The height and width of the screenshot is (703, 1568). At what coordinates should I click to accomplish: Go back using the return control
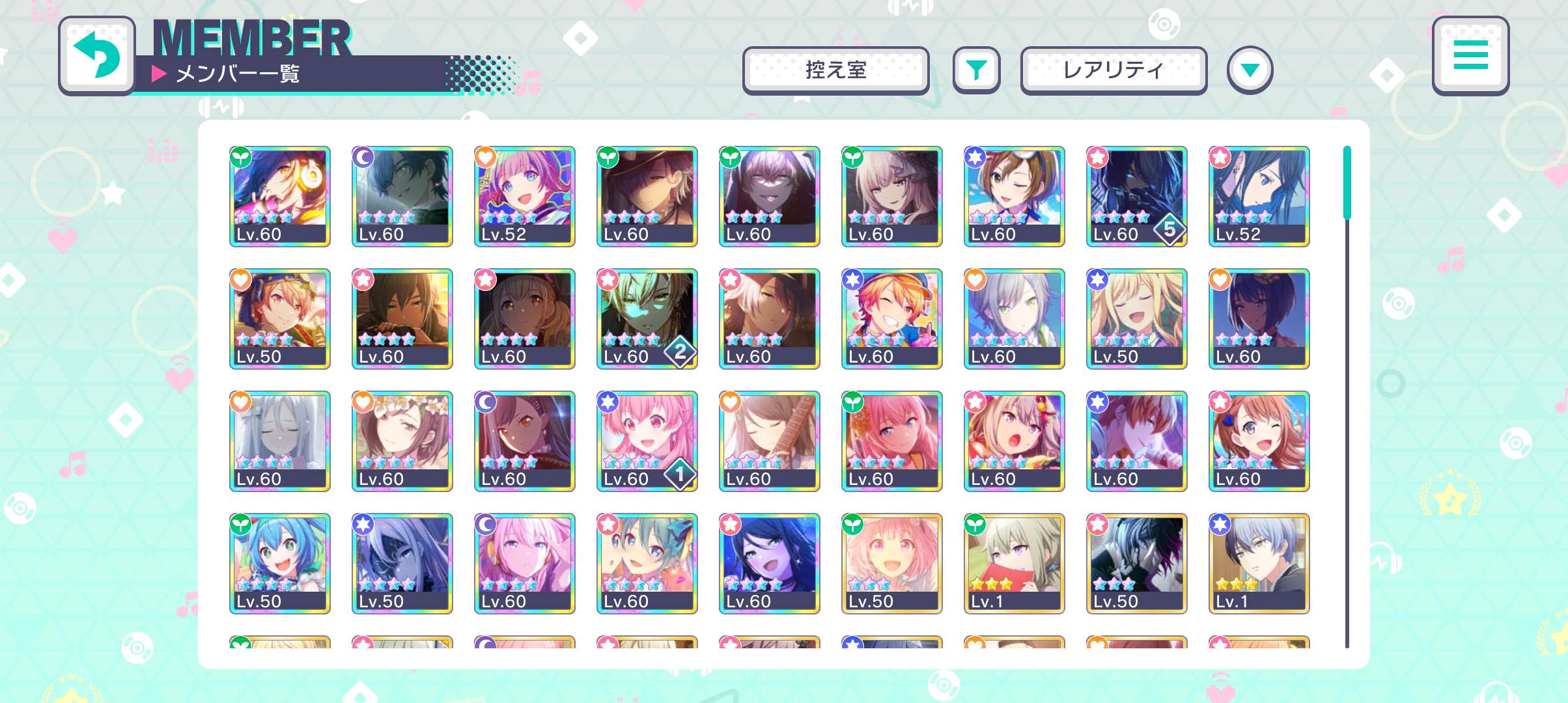[98, 56]
